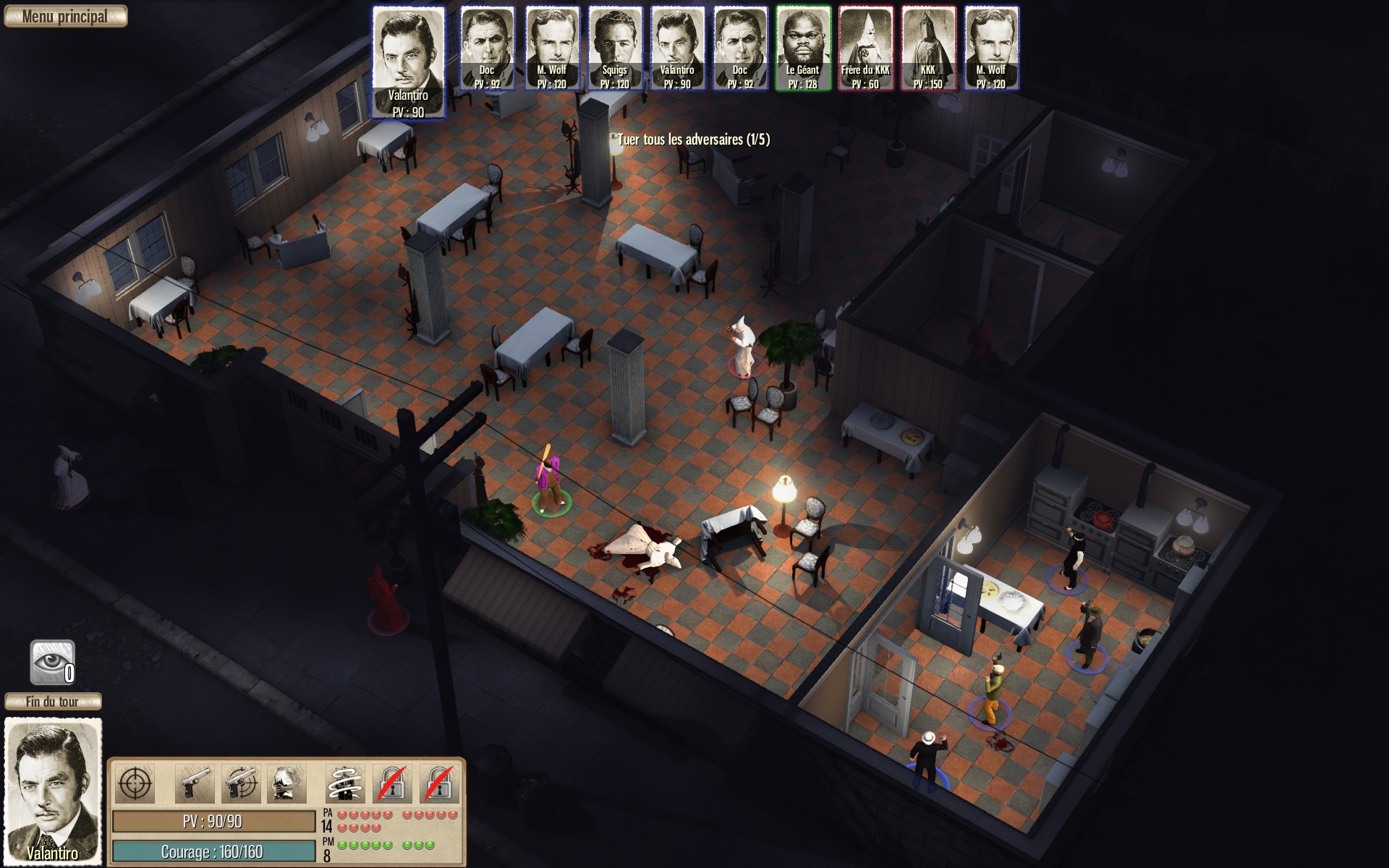Toggle the eye vision icon
Image resolution: width=1389 pixels, height=868 pixels.
click(x=52, y=661)
